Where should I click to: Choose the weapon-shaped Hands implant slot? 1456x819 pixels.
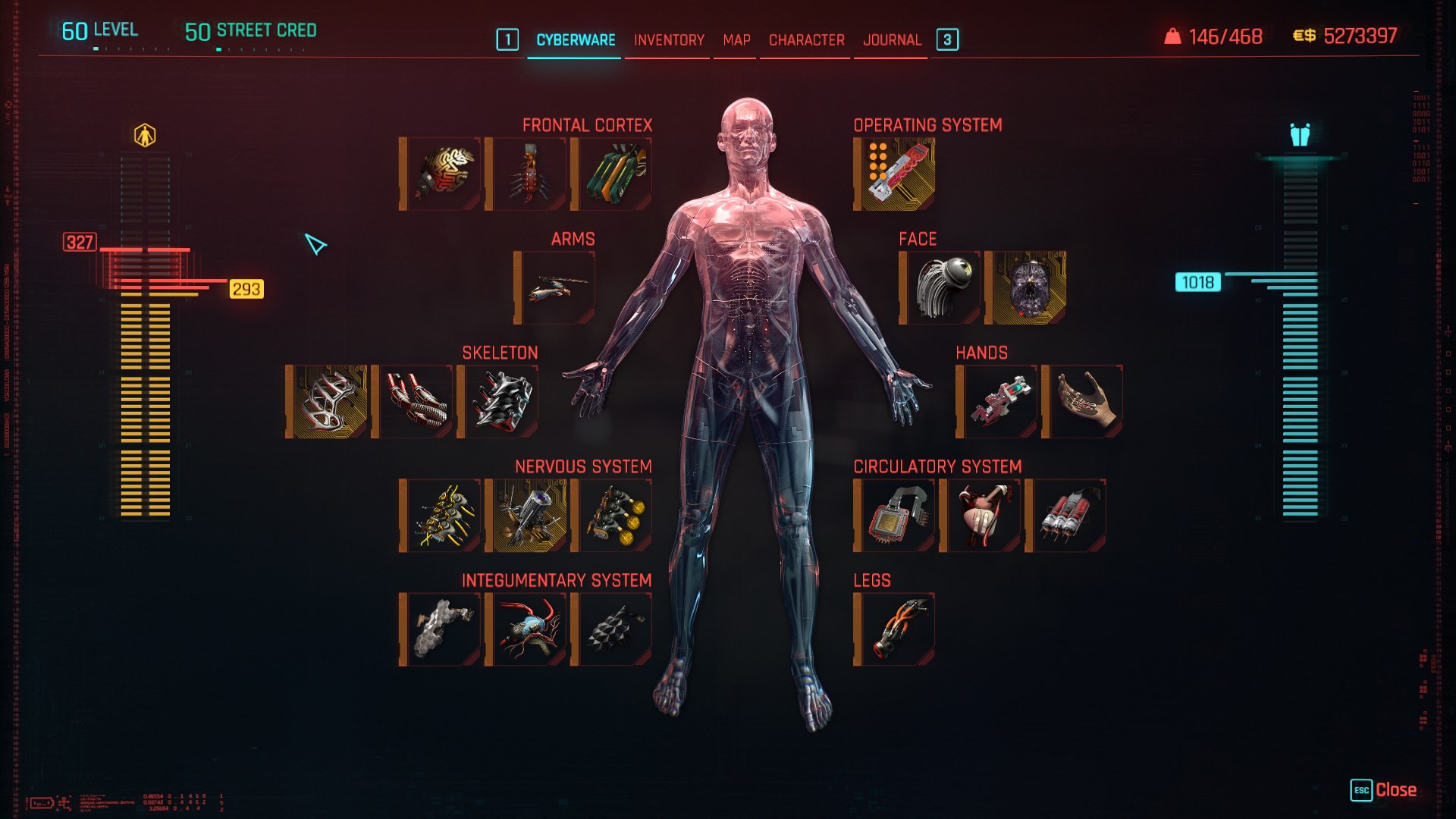click(999, 402)
